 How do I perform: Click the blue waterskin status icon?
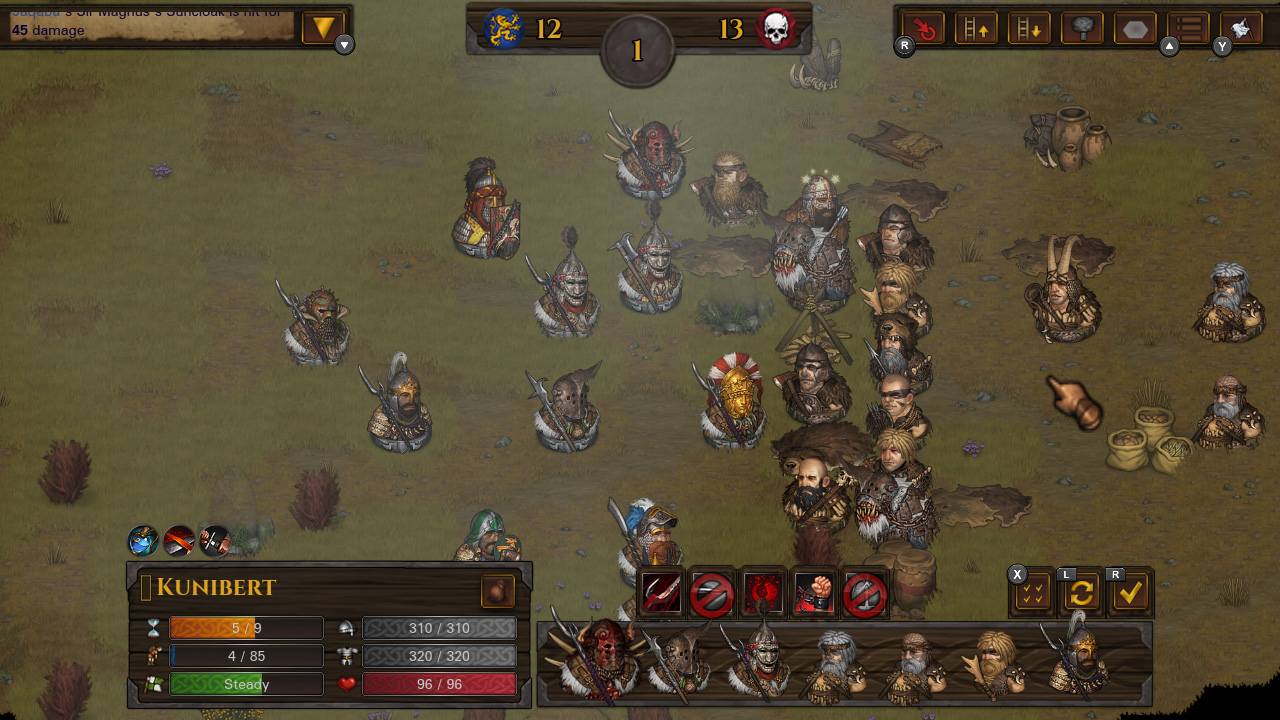pos(142,541)
